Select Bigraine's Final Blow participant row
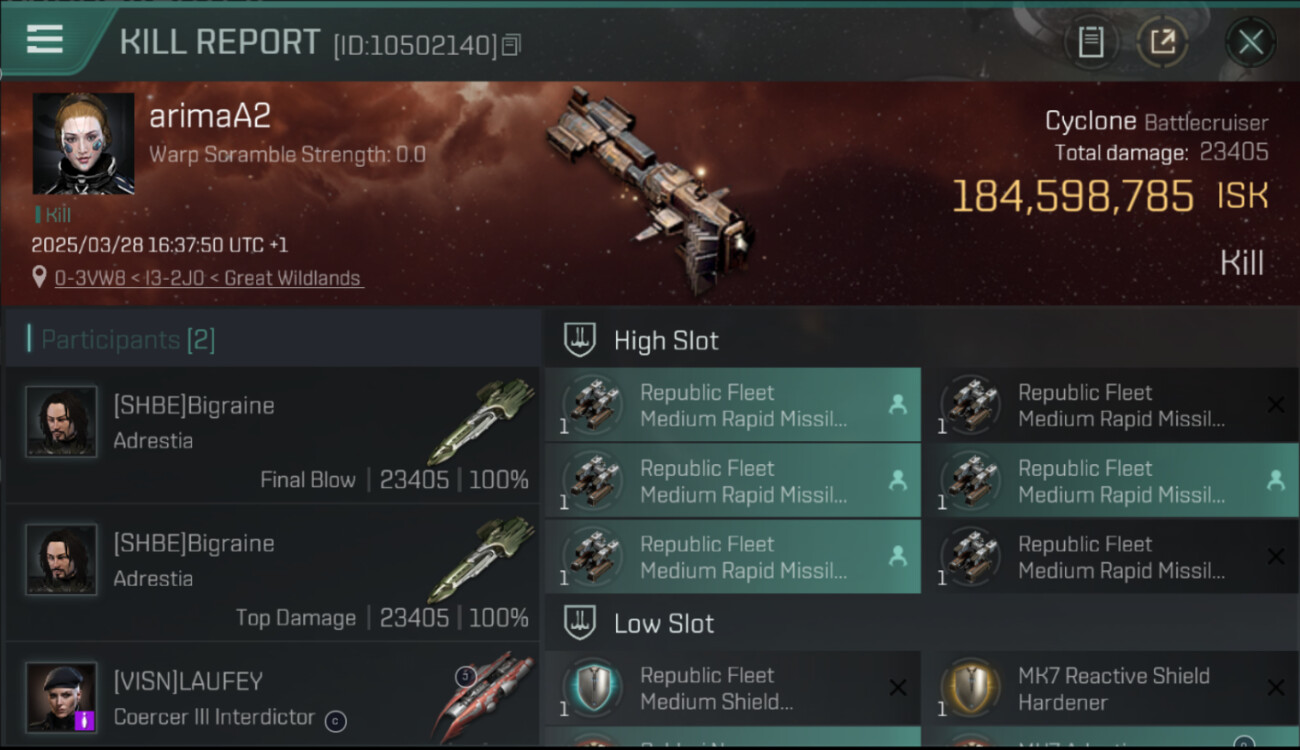This screenshot has height=750, width=1300. (x=272, y=436)
